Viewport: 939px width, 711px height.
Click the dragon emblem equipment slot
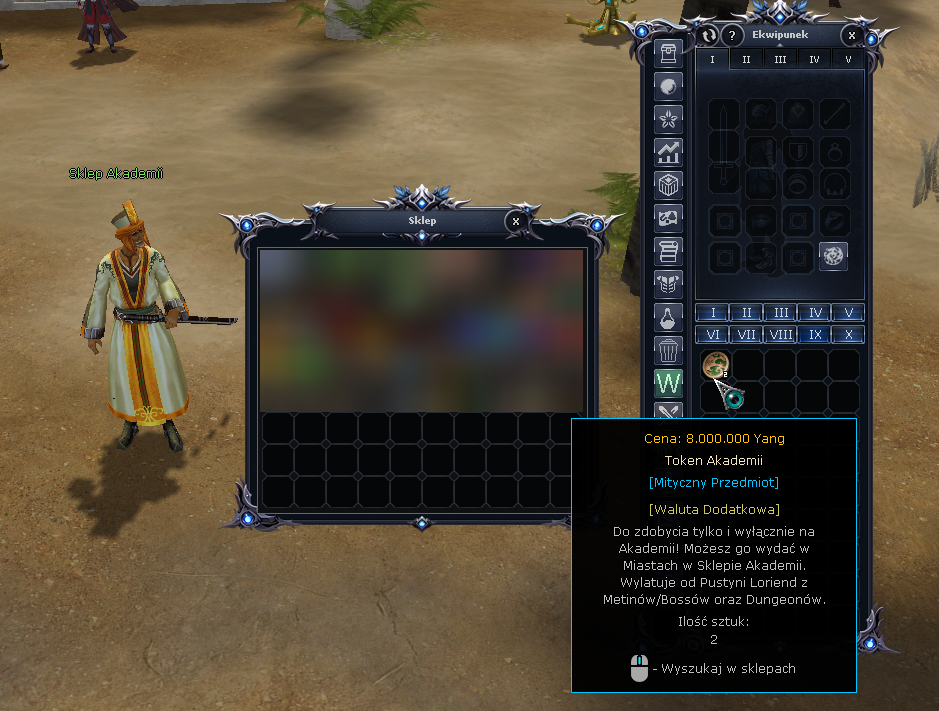coord(834,256)
